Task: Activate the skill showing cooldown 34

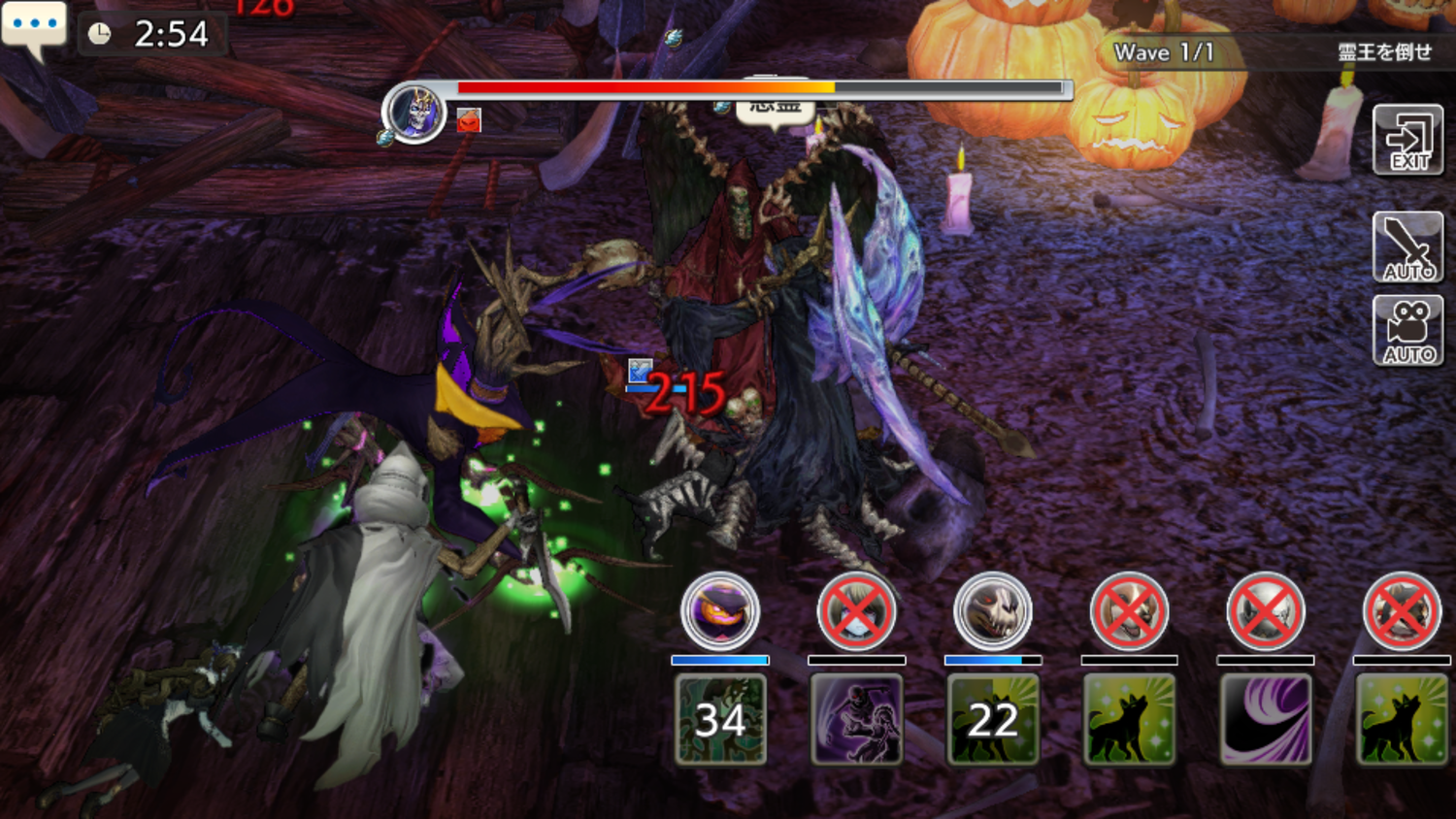Action: click(x=720, y=719)
